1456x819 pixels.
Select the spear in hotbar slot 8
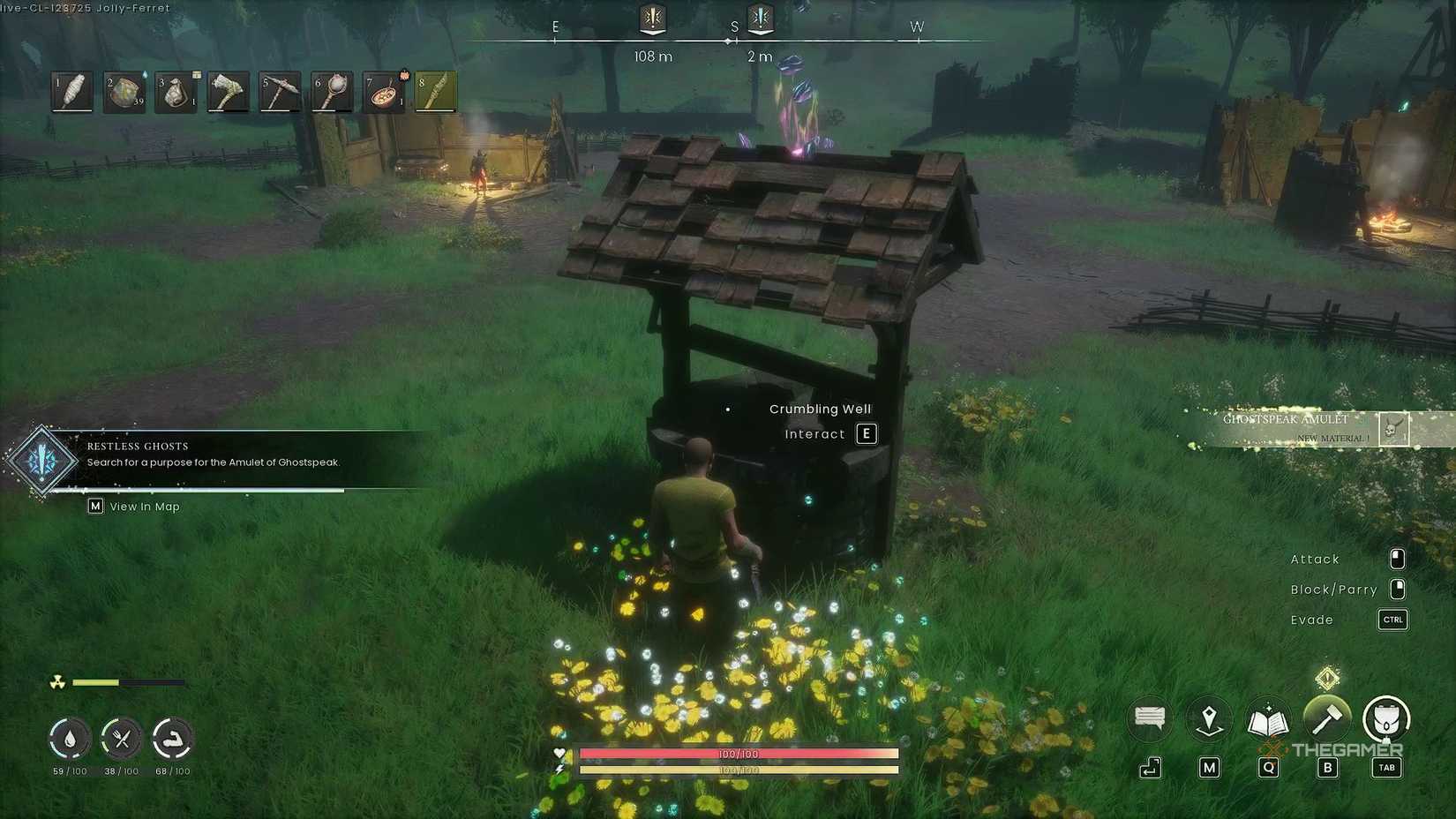pyautogui.click(x=435, y=90)
